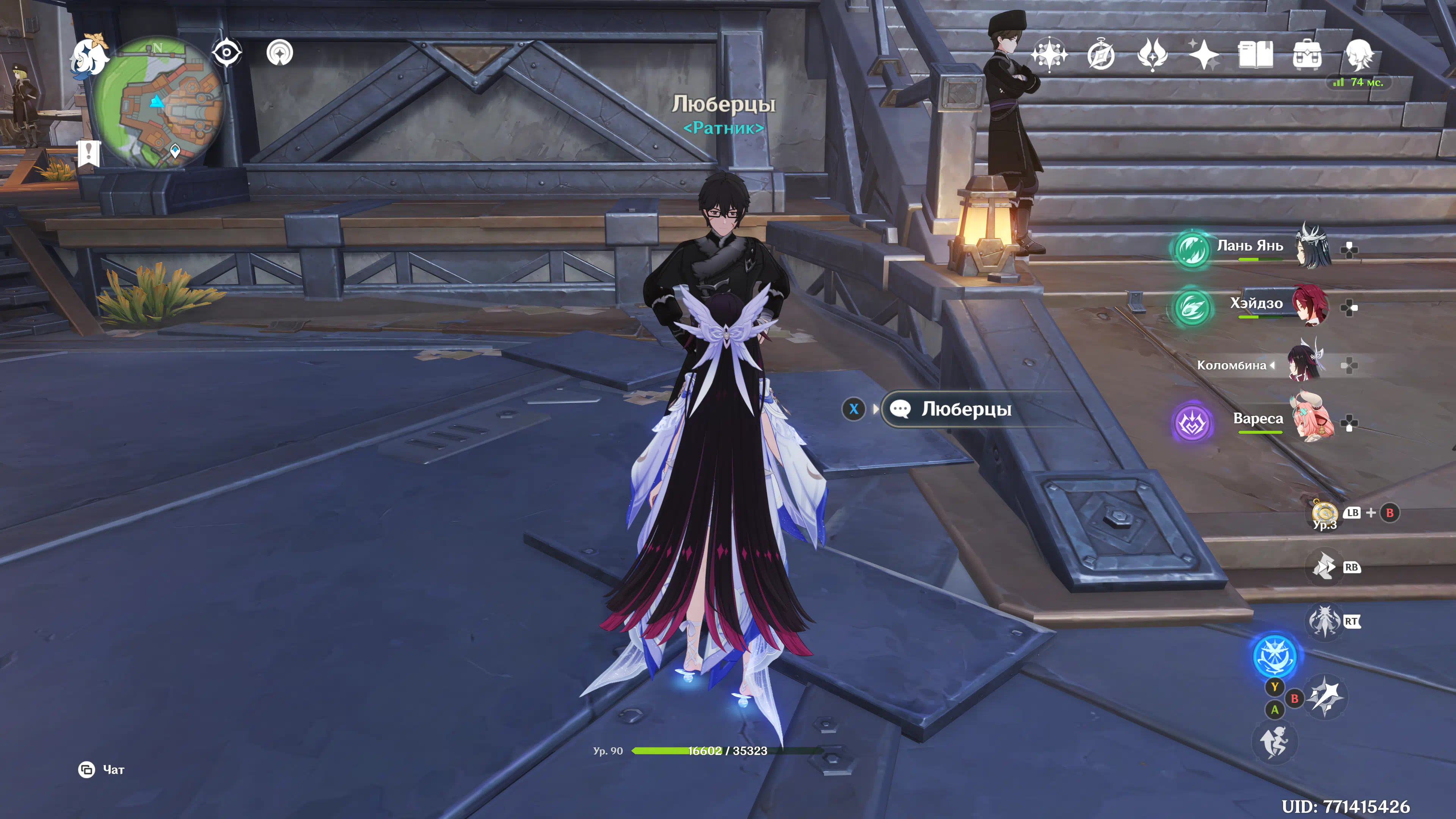This screenshot has height=819, width=1456.
Task: Open the sparkle star wish icon
Action: [1203, 55]
